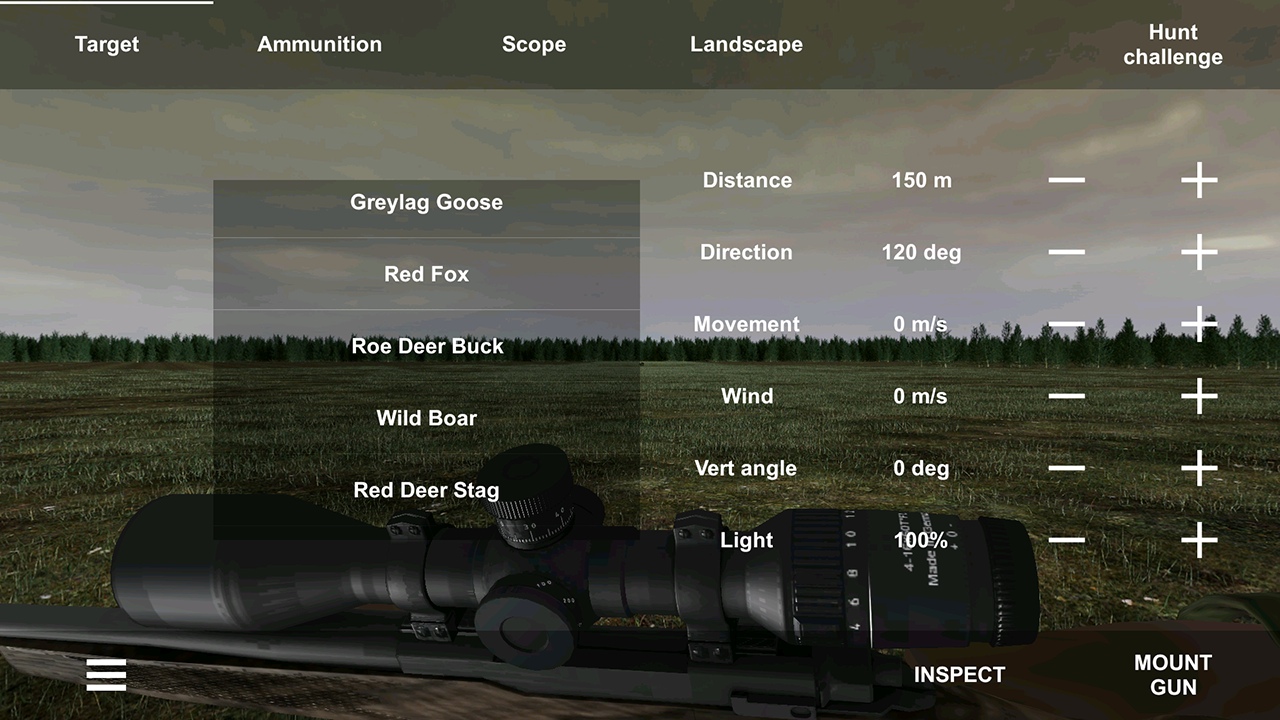Open the Ammunition tab
Image resolution: width=1280 pixels, height=720 pixels.
click(x=319, y=45)
